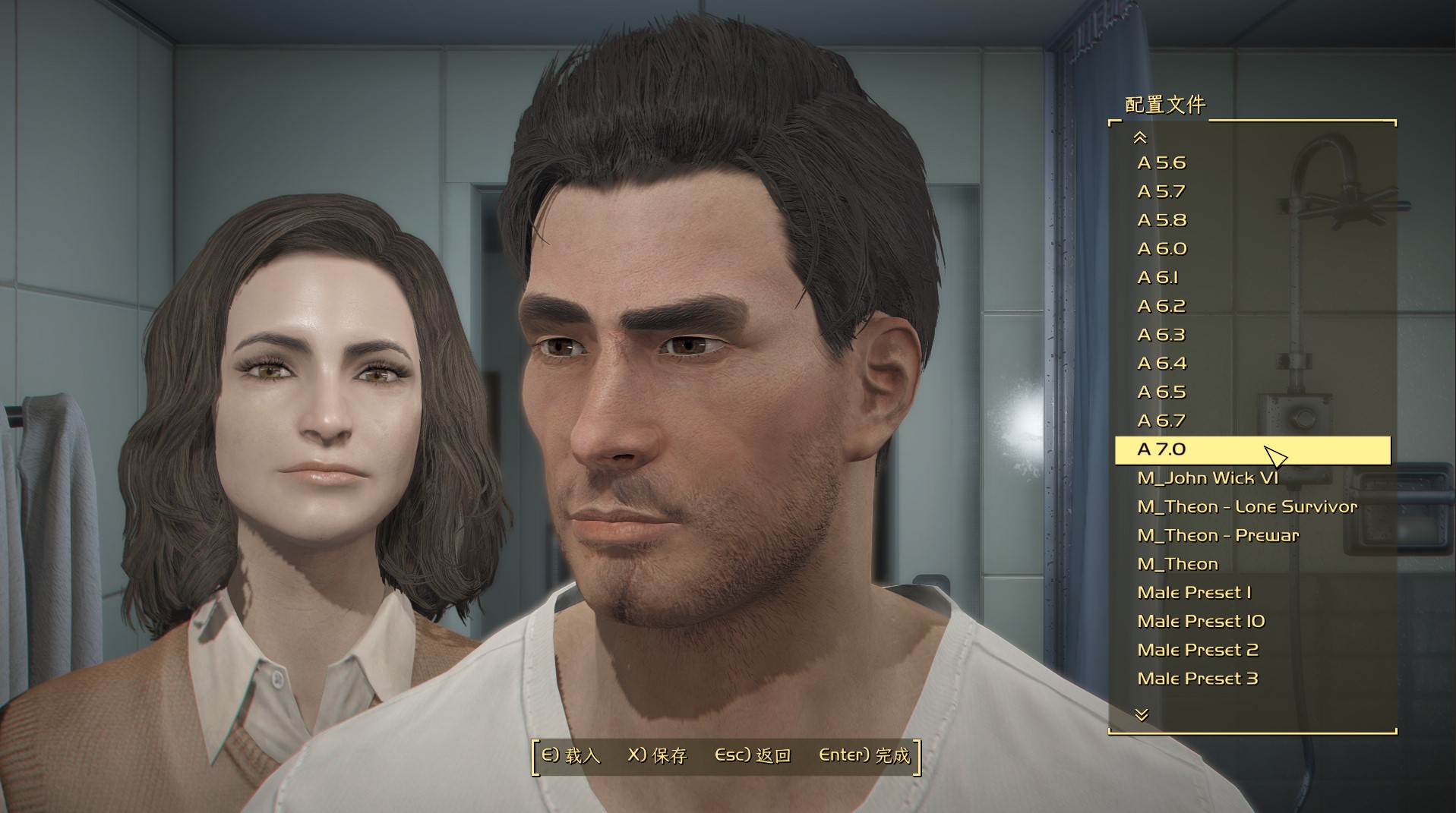Image resolution: width=1456 pixels, height=813 pixels.
Task: Select the A 5.6 preset
Action: pyautogui.click(x=1161, y=162)
